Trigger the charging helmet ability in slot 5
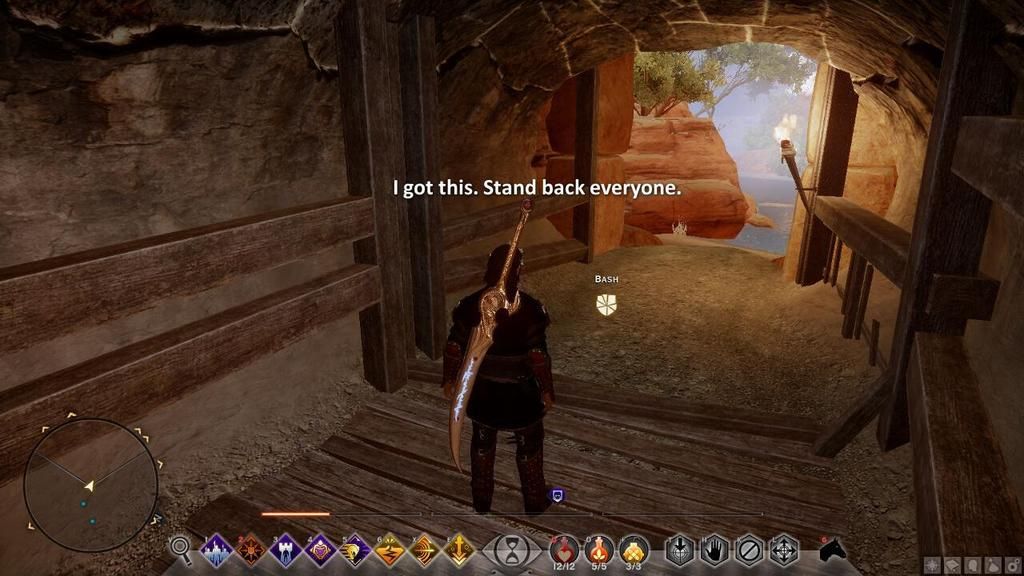Image resolution: width=1024 pixels, height=576 pixels. tap(356, 549)
